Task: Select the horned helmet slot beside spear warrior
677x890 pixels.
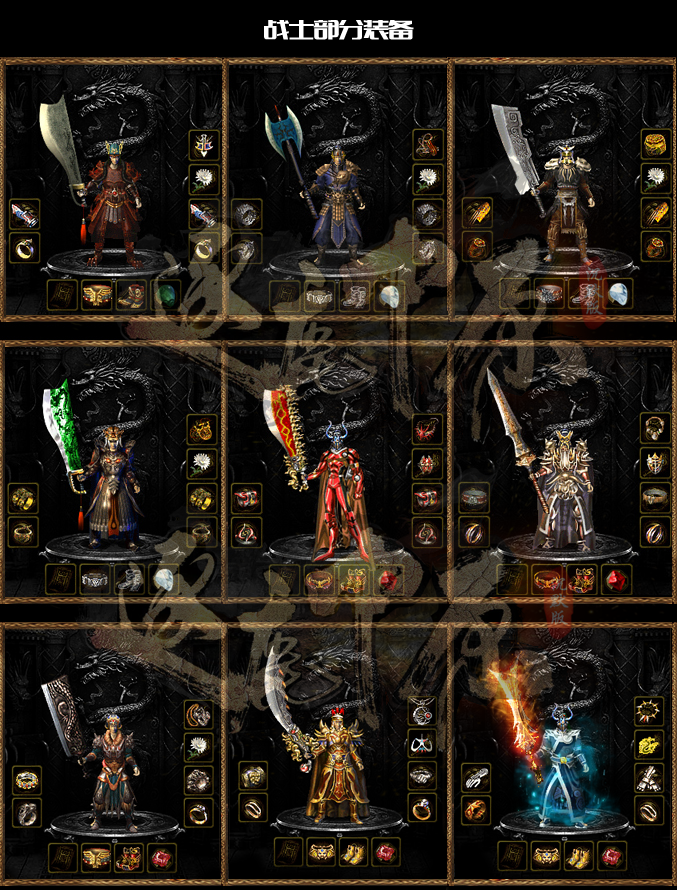Action: [656, 463]
